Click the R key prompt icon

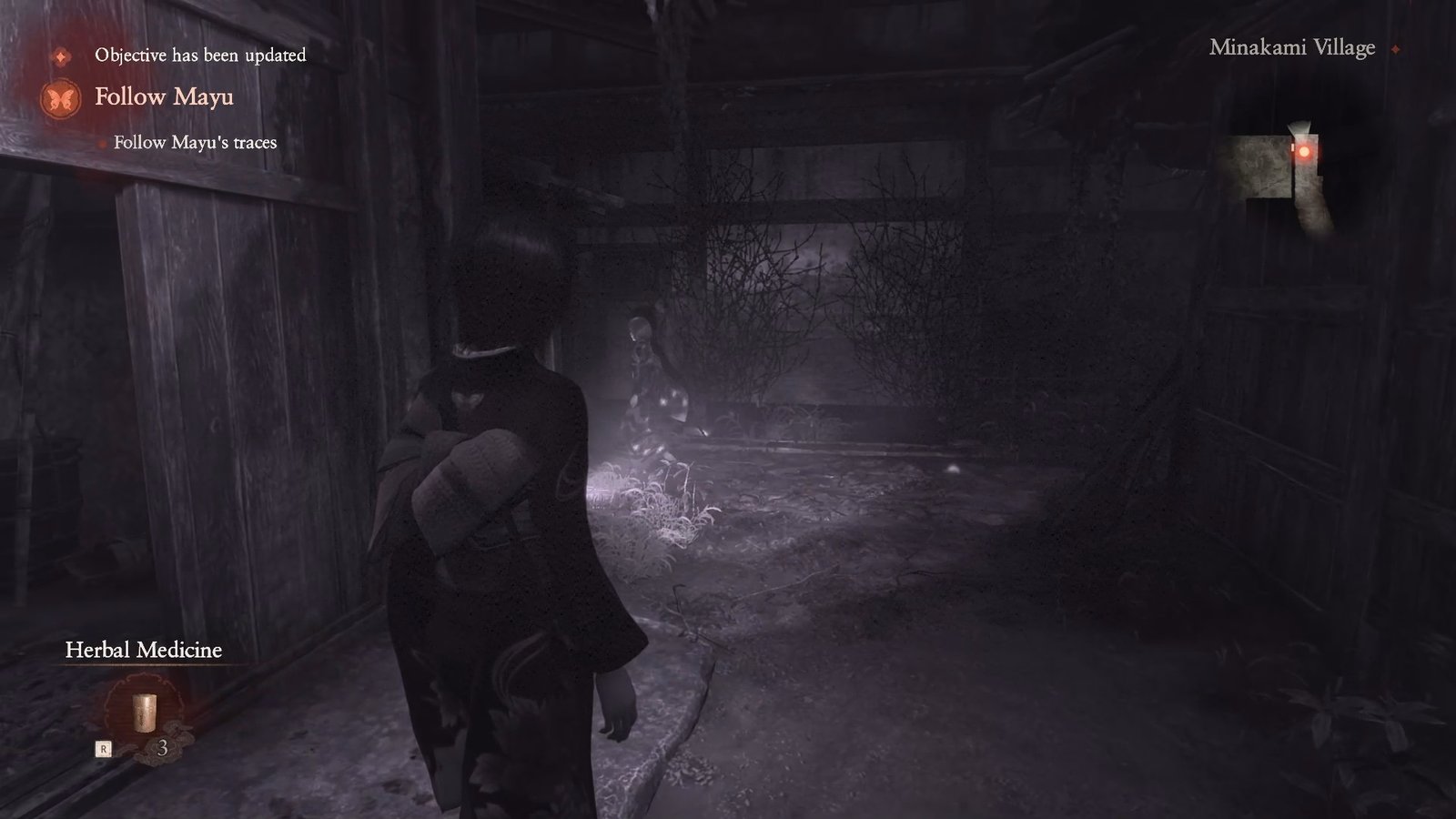104,748
